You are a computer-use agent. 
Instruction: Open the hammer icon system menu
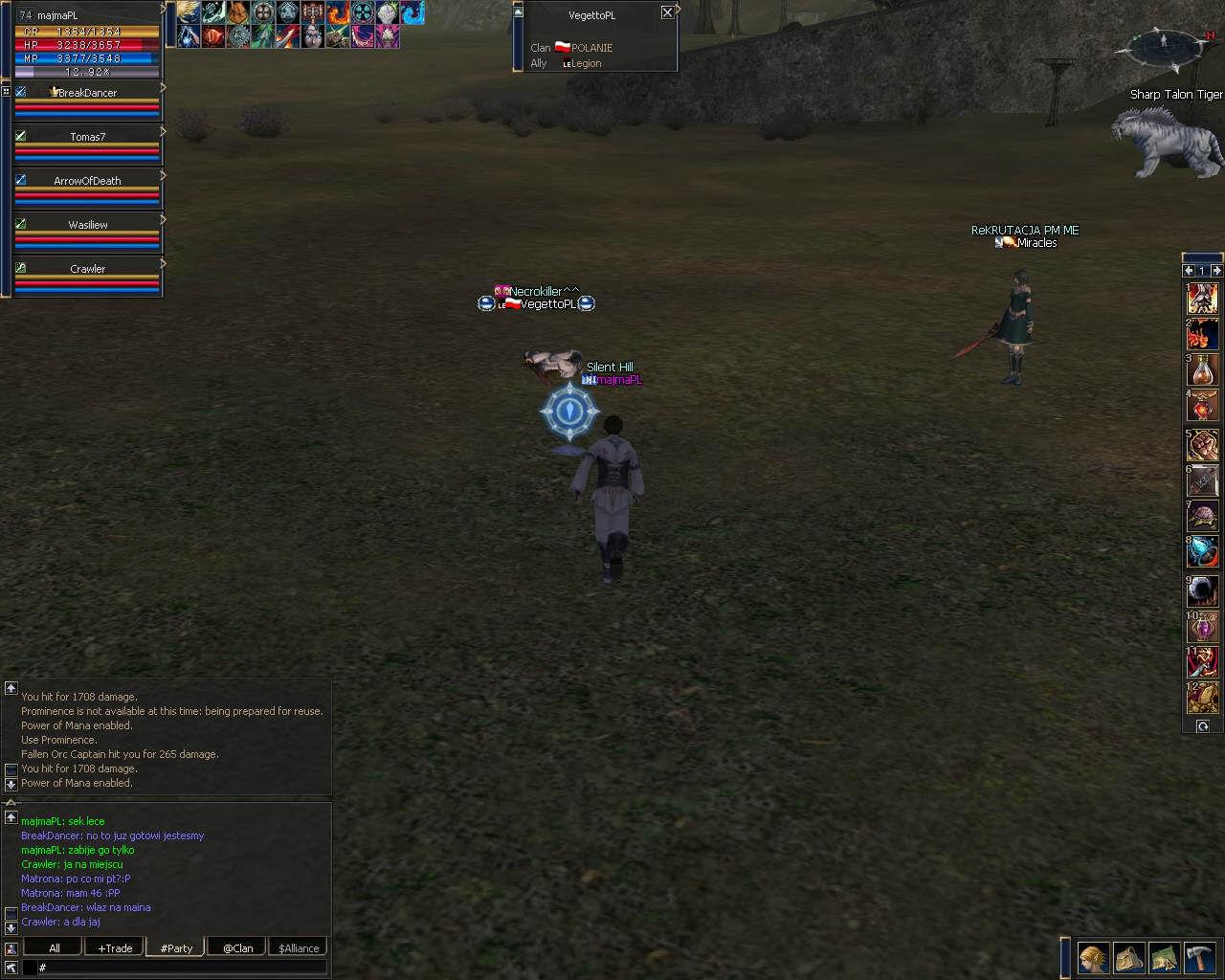tap(1200, 957)
